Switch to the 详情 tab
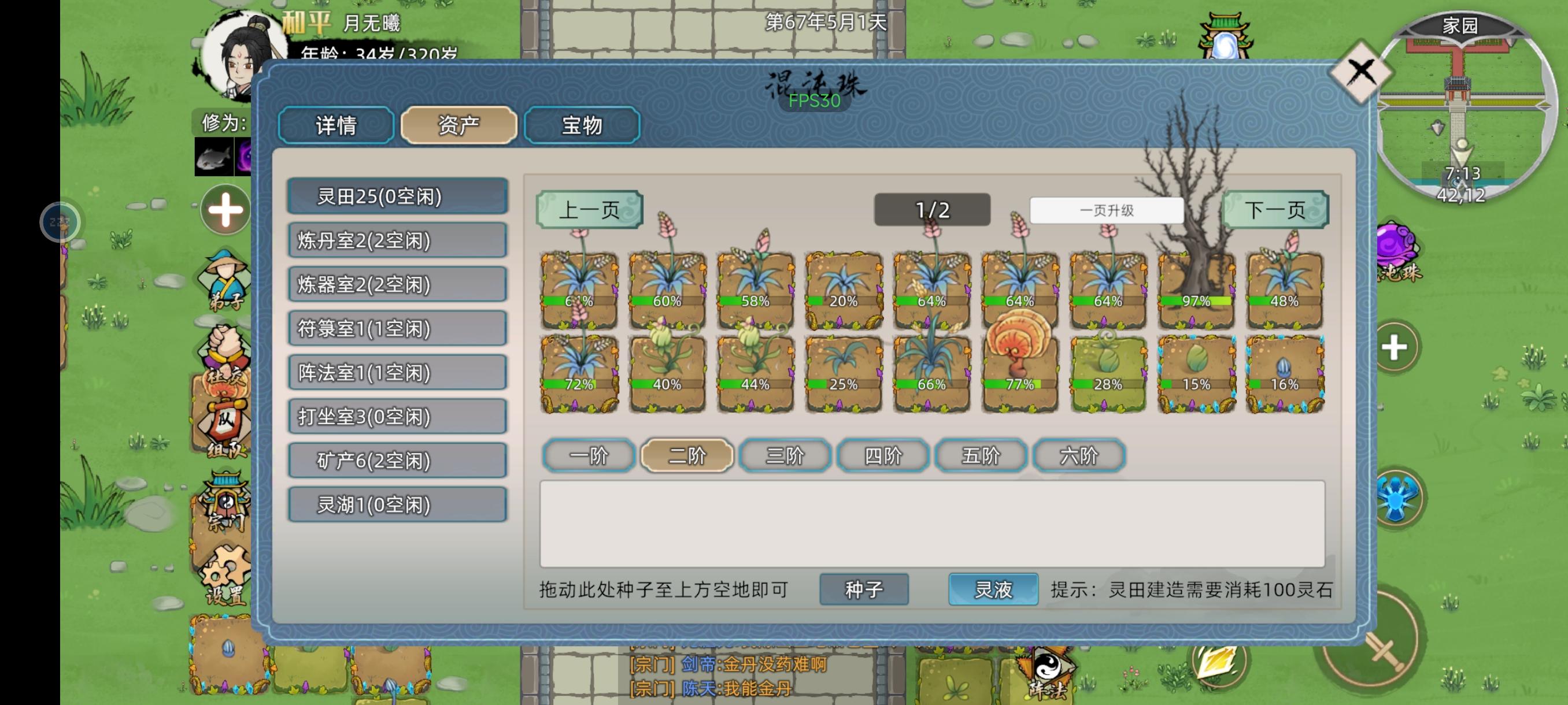The width and height of the screenshot is (1568, 705). point(335,126)
